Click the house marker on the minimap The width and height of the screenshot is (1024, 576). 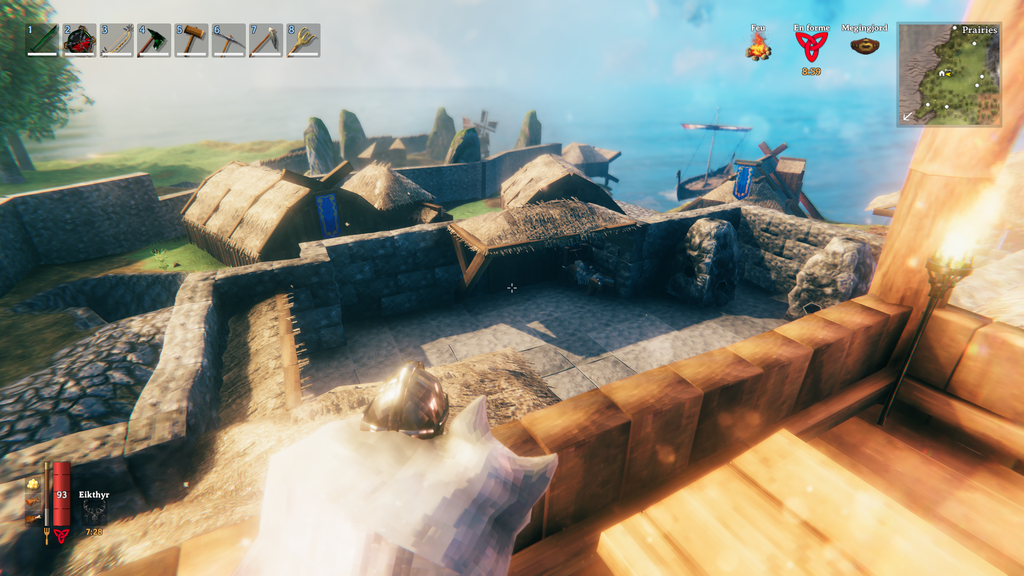[x=941, y=73]
